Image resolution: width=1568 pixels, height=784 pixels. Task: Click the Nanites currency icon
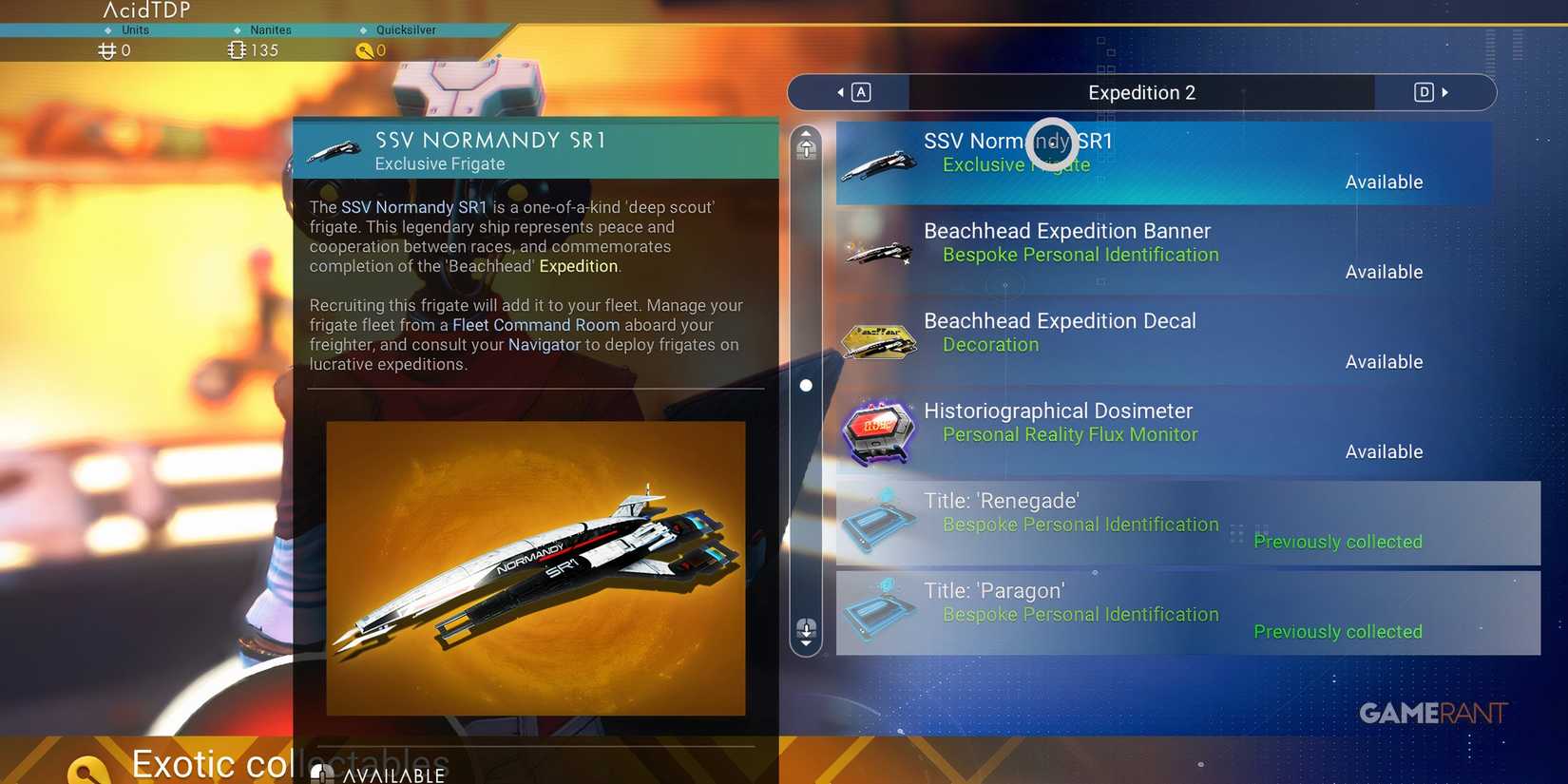coord(237,49)
